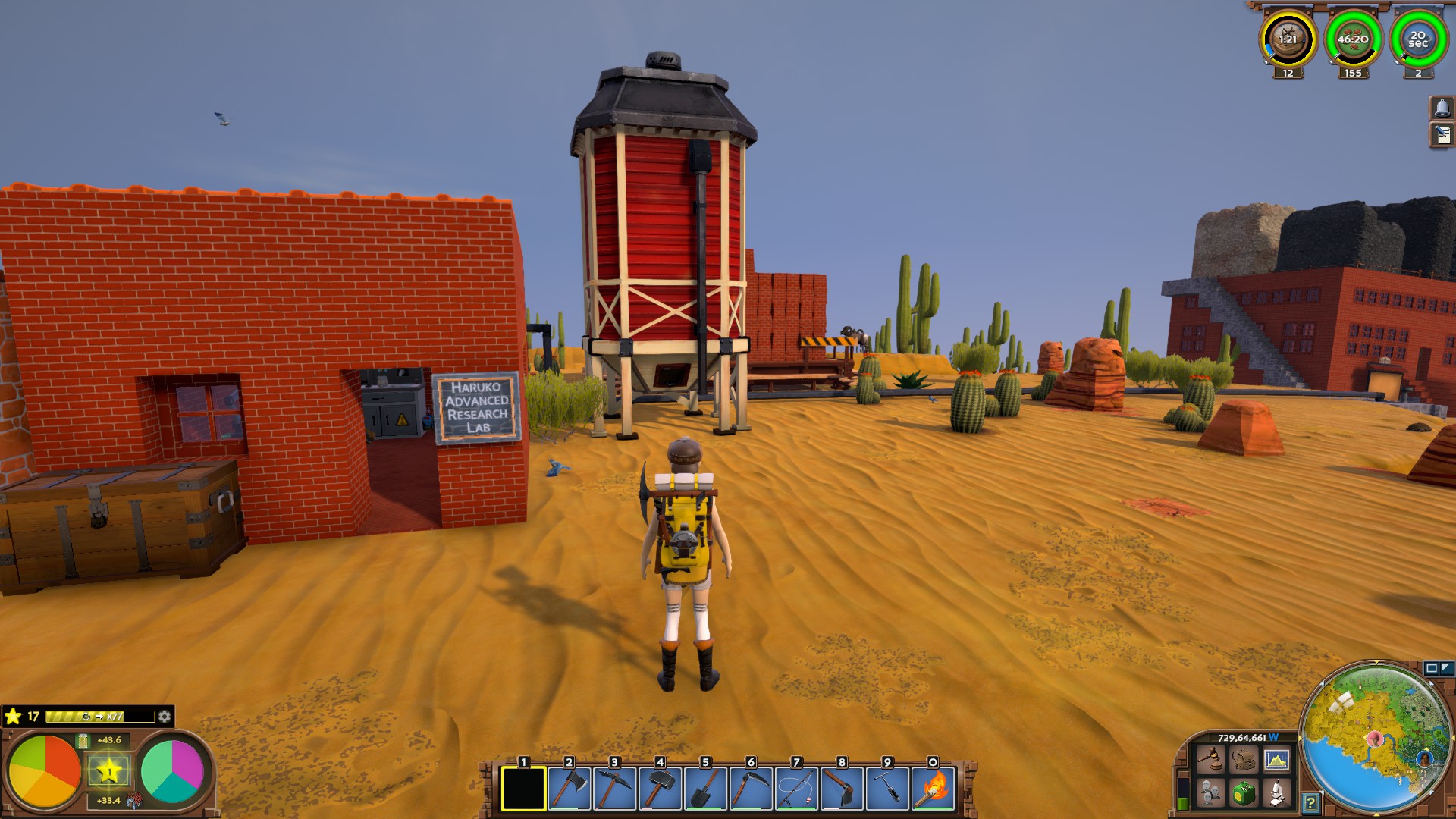Screen dimensions: 1456x819
Task: Equip the fishing rod hotbar slot
Action: click(x=796, y=789)
